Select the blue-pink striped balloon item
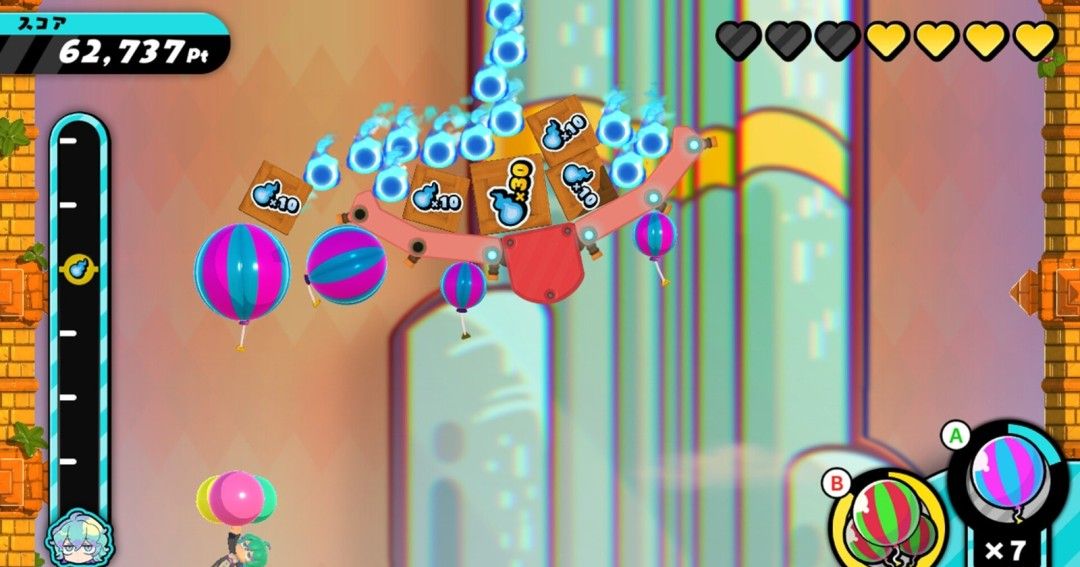Screen dimensions: 1080x567 coord(1008,483)
